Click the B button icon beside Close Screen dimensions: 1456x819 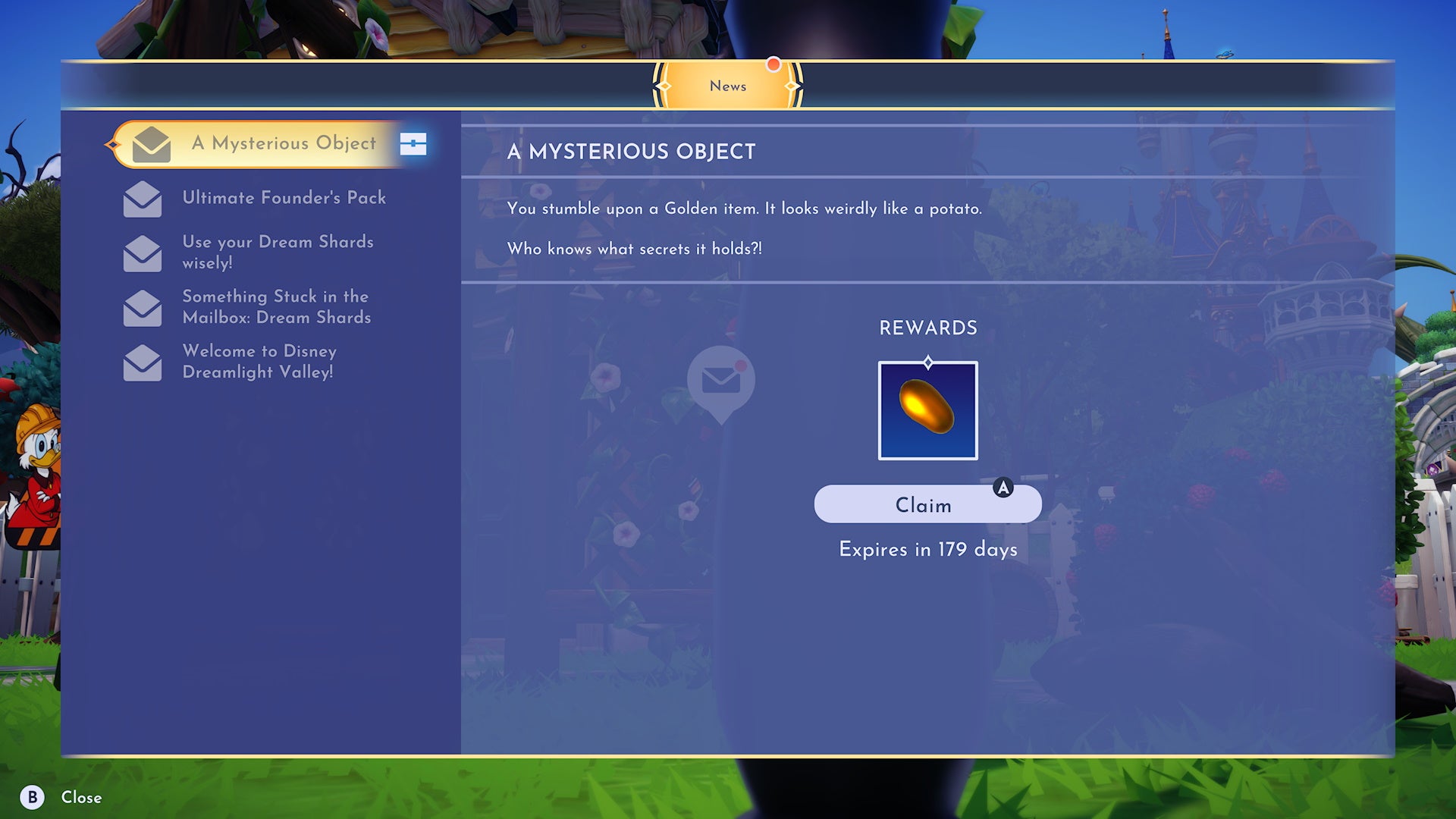(33, 798)
